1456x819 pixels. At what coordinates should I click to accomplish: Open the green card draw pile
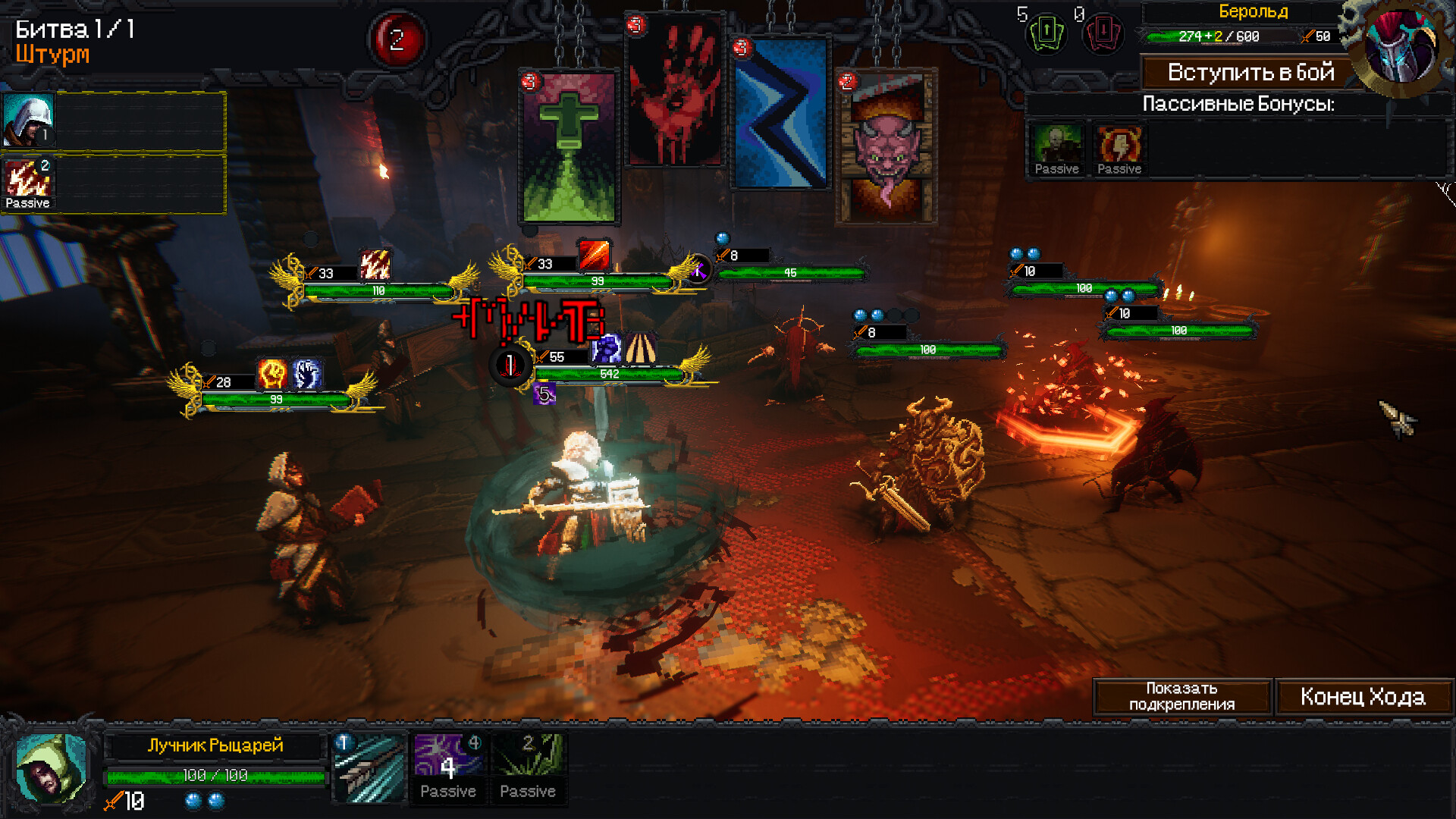(x=1046, y=33)
